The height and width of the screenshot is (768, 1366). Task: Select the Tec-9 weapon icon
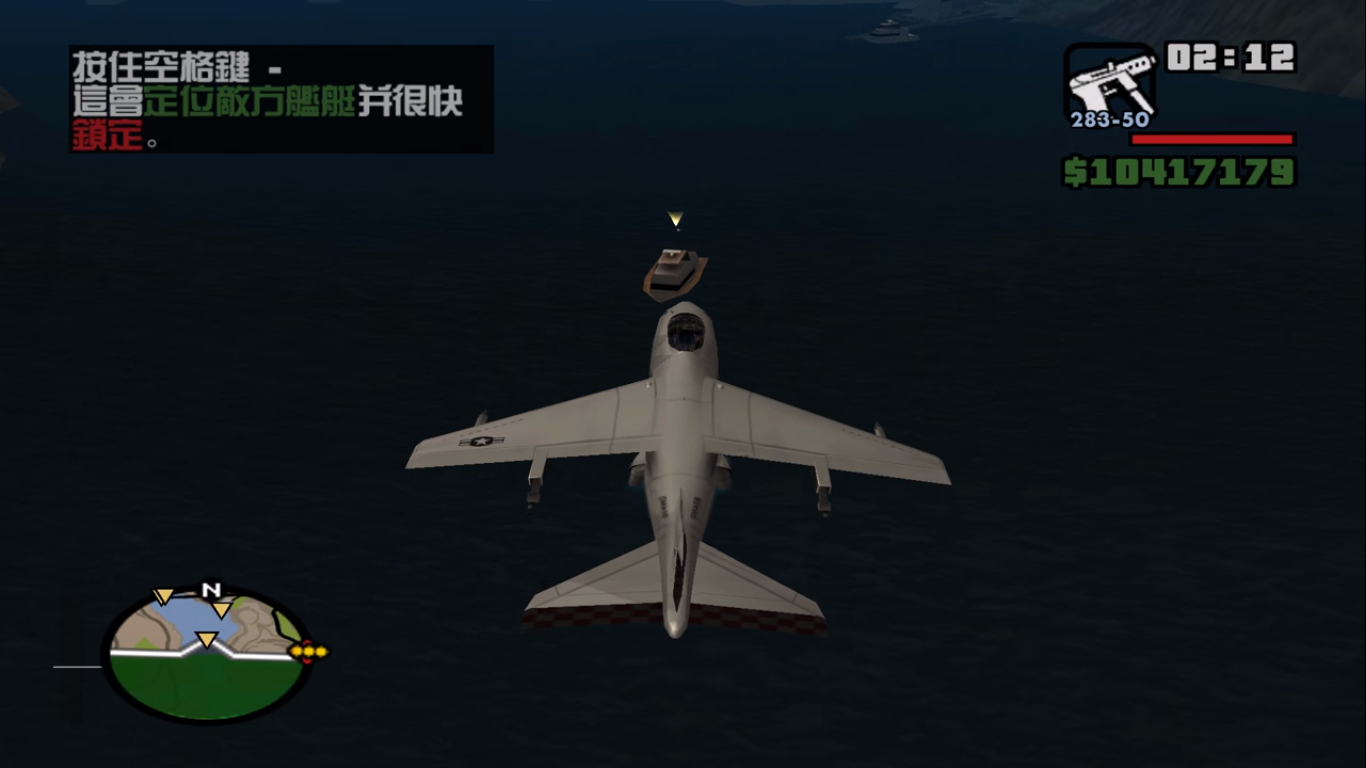point(1110,82)
